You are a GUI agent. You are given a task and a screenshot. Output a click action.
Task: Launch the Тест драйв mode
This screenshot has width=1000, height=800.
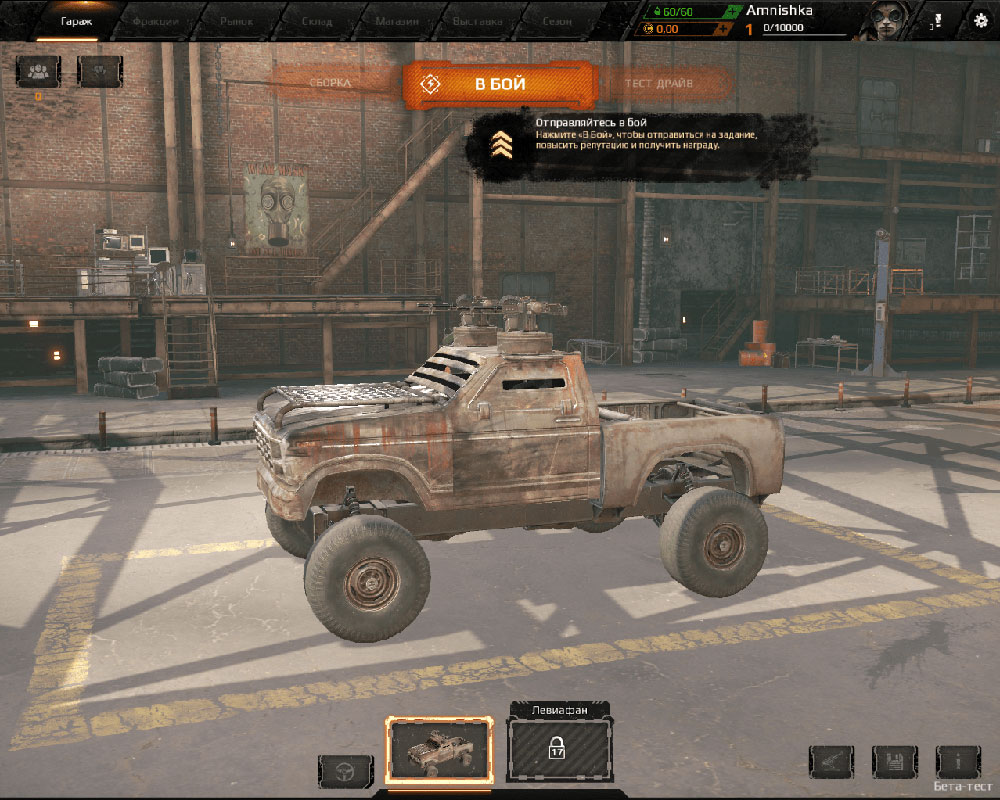pyautogui.click(x=659, y=84)
